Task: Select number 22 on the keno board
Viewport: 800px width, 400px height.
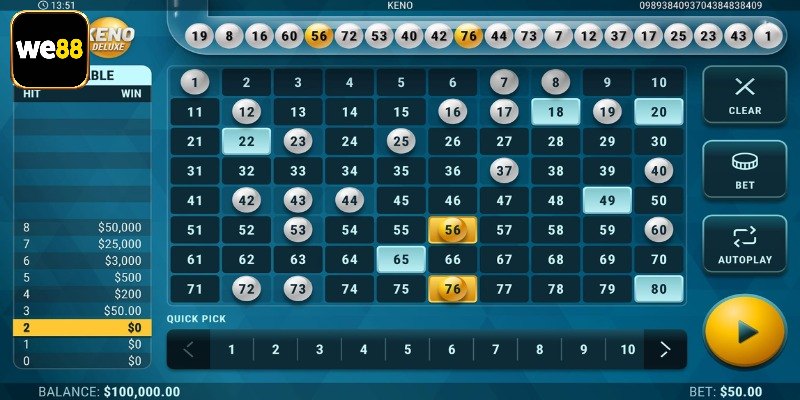Action: click(x=246, y=141)
